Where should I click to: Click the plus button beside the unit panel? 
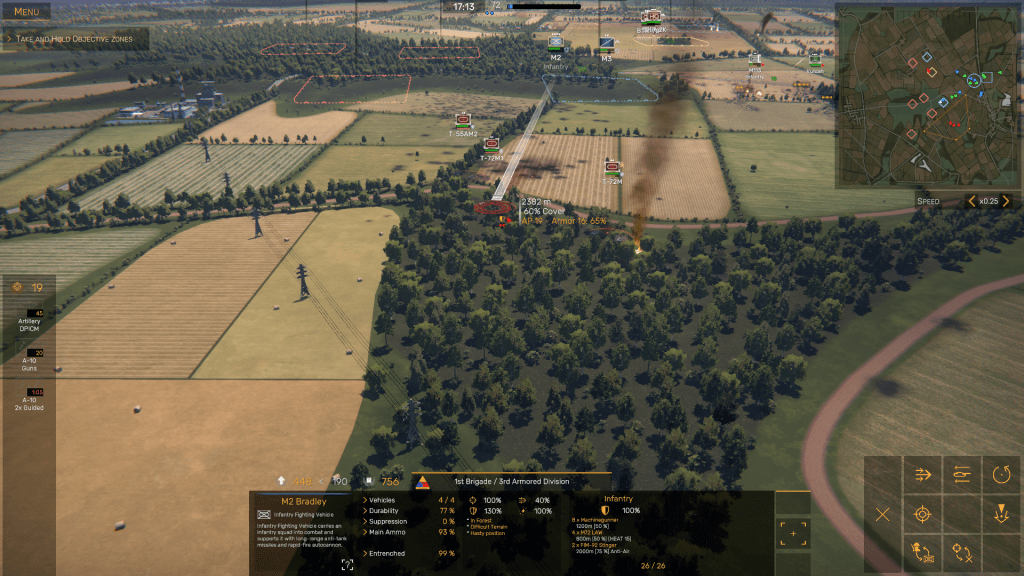(x=793, y=533)
